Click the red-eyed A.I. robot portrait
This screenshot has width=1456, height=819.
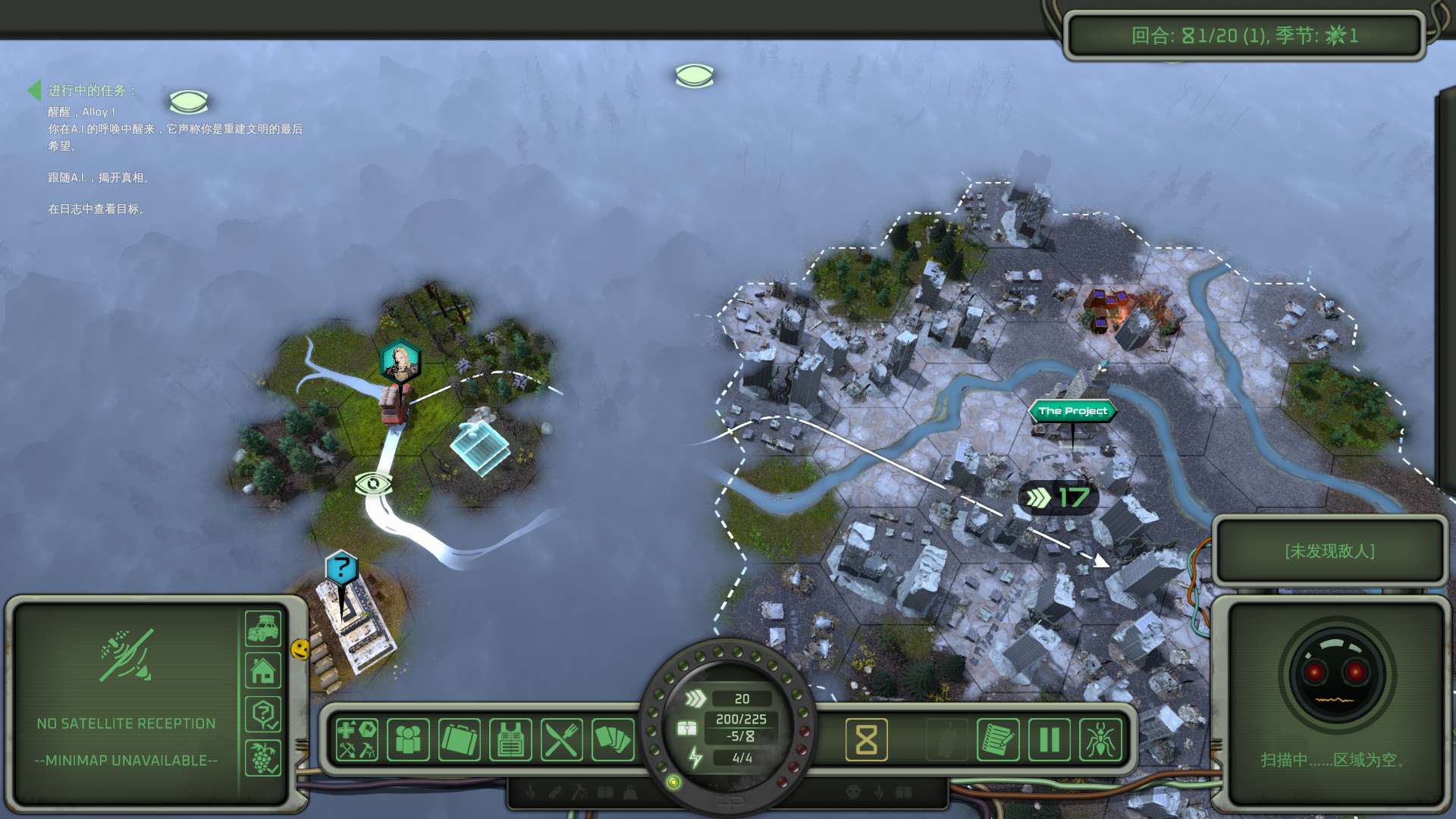[x=1335, y=674]
